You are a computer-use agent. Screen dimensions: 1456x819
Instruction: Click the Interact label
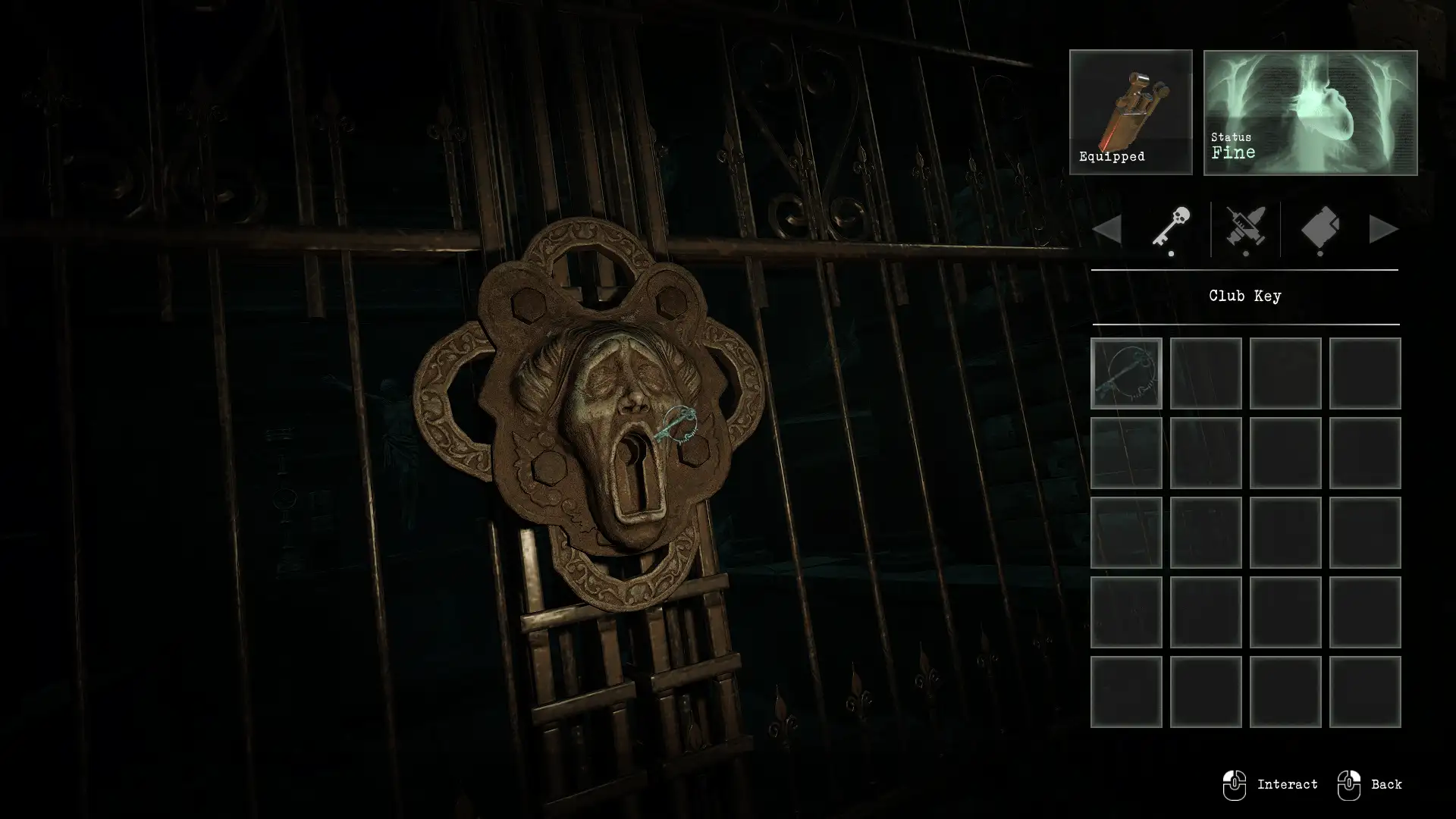pyautogui.click(x=1288, y=784)
